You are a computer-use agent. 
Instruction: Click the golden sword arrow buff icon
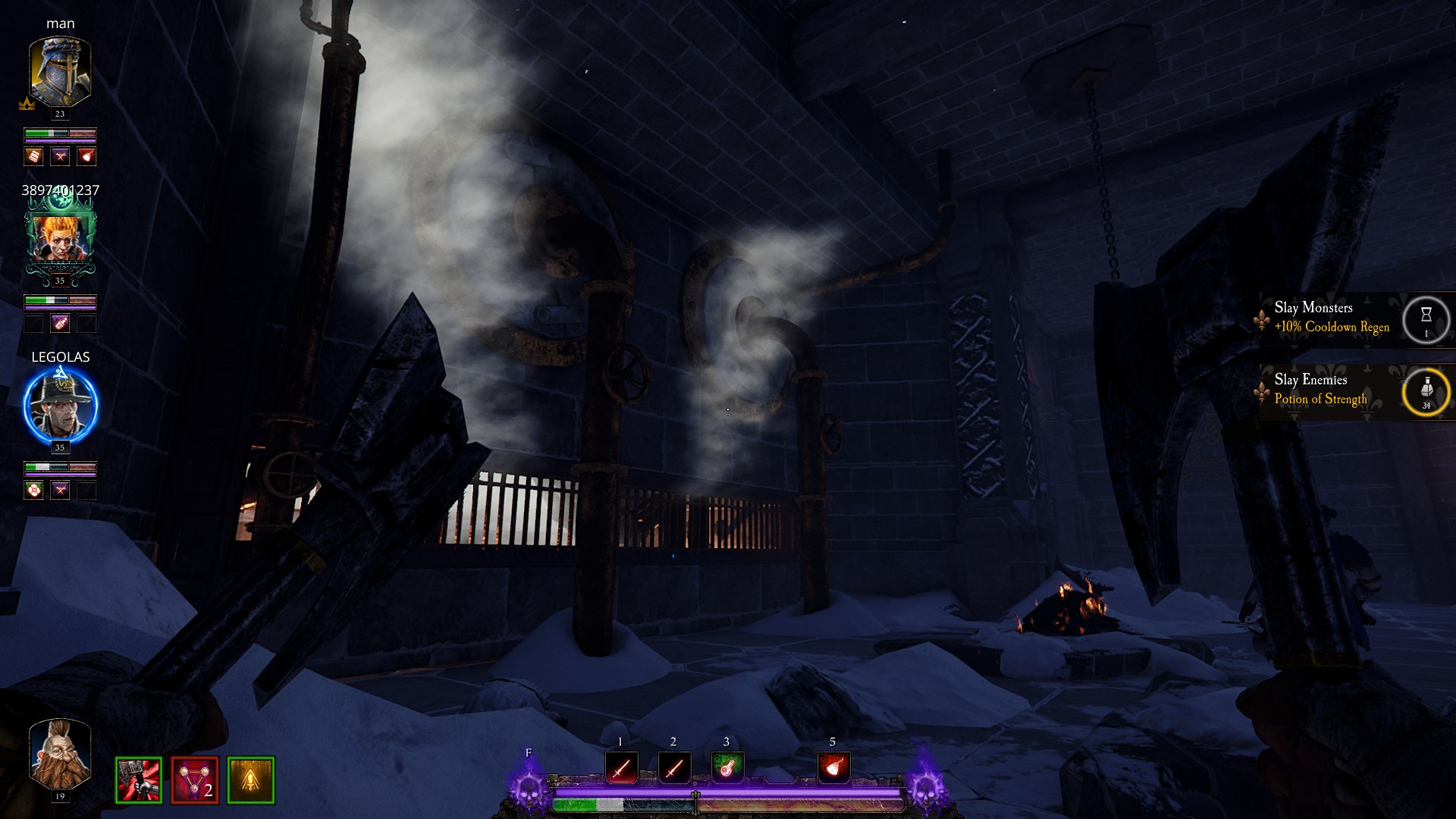(x=251, y=780)
